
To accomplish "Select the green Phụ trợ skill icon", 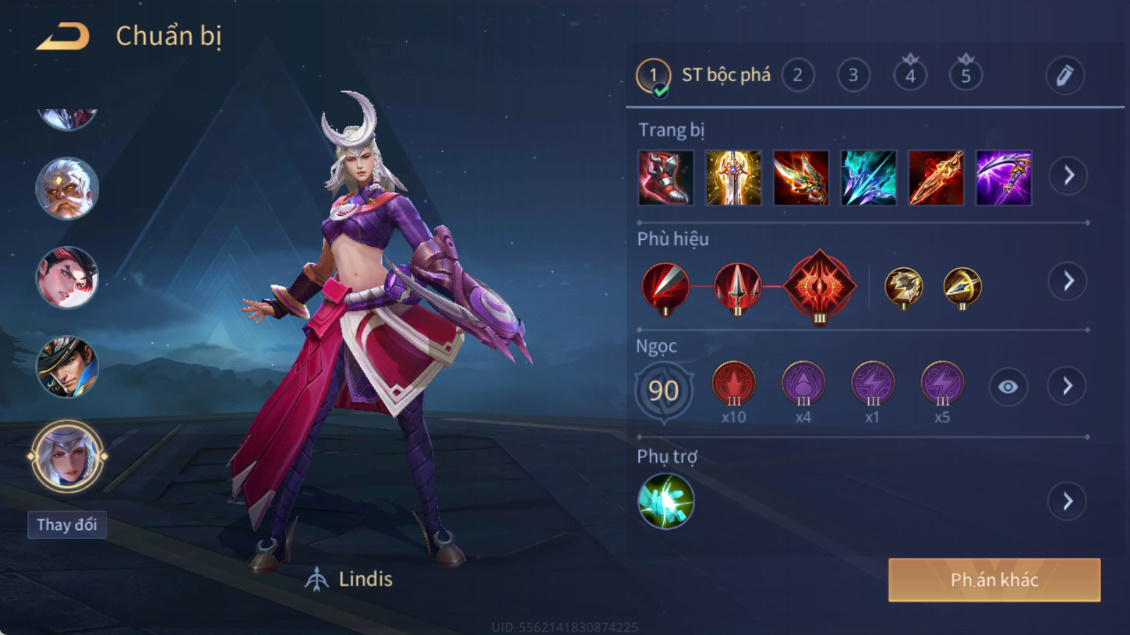I will [x=666, y=501].
